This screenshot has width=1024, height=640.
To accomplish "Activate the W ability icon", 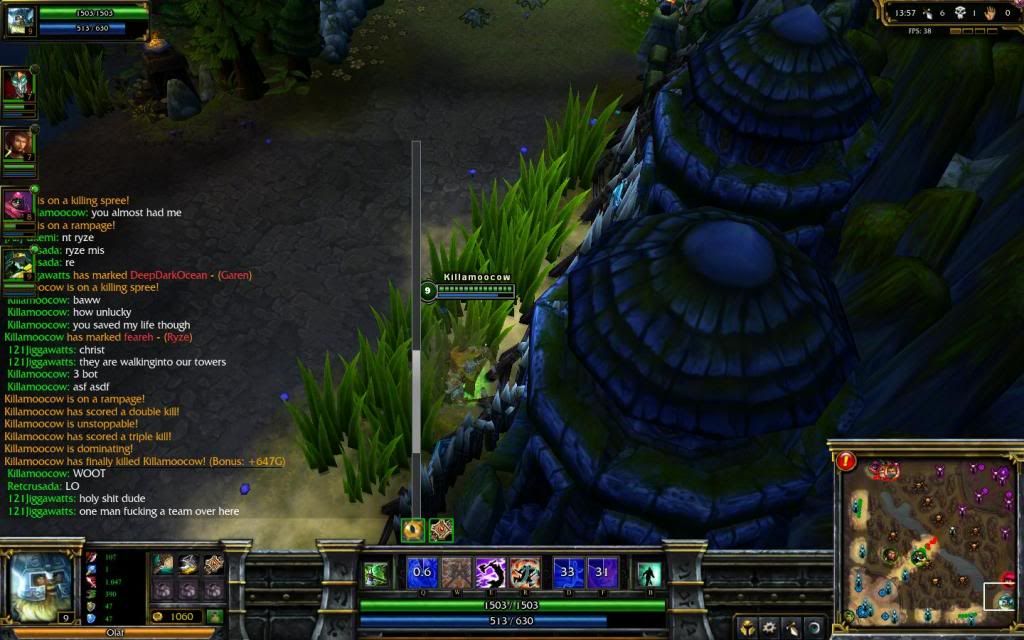I will pyautogui.click(x=457, y=573).
